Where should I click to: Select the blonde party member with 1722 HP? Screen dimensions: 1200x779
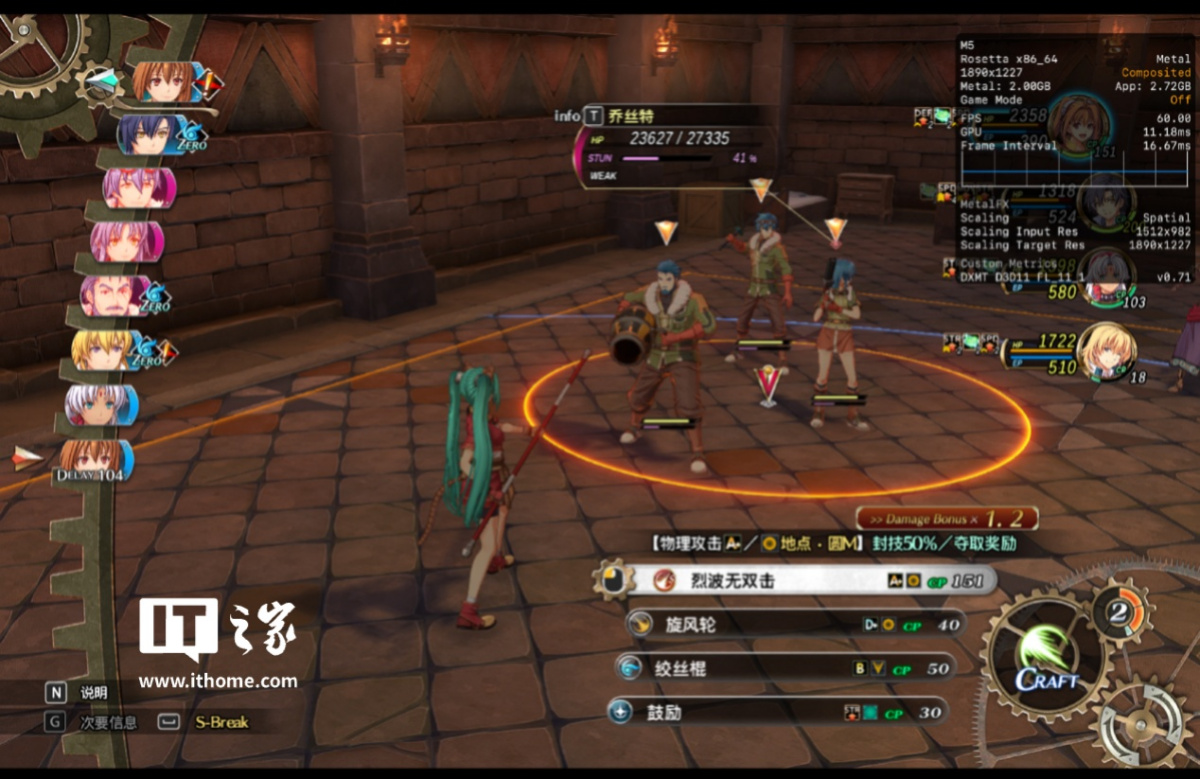1104,352
